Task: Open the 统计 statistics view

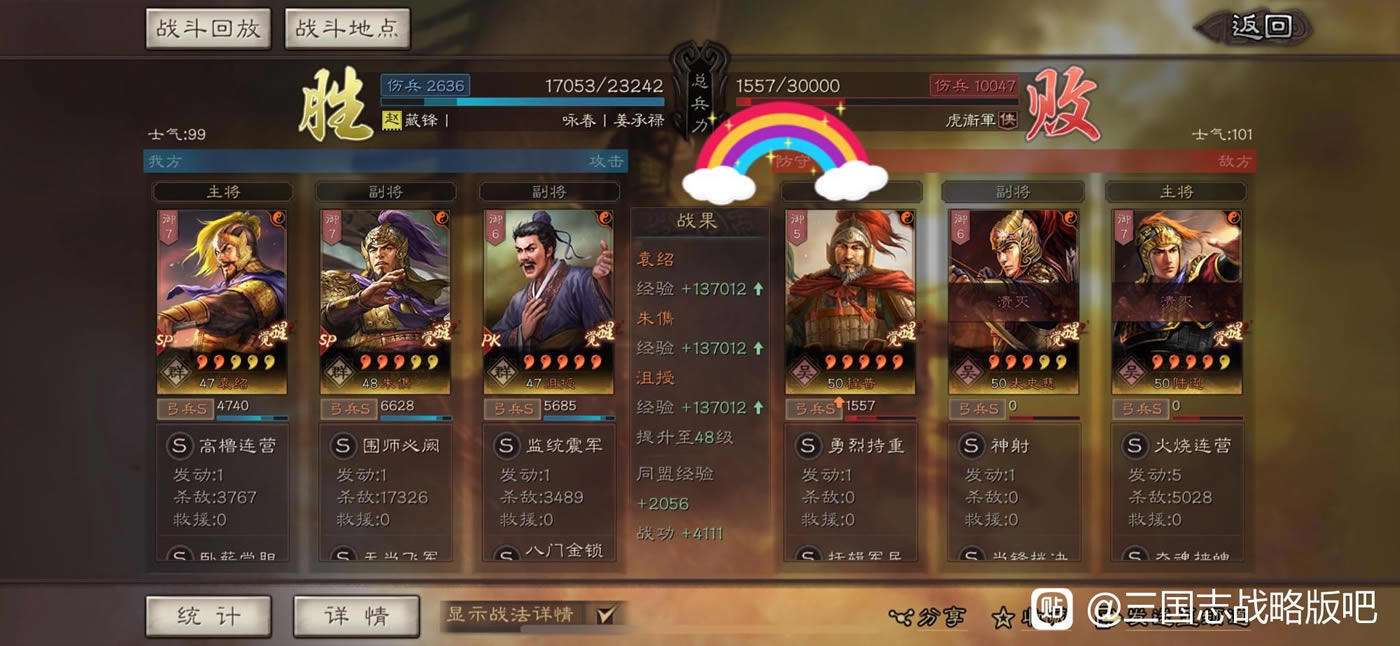Action: tap(208, 616)
